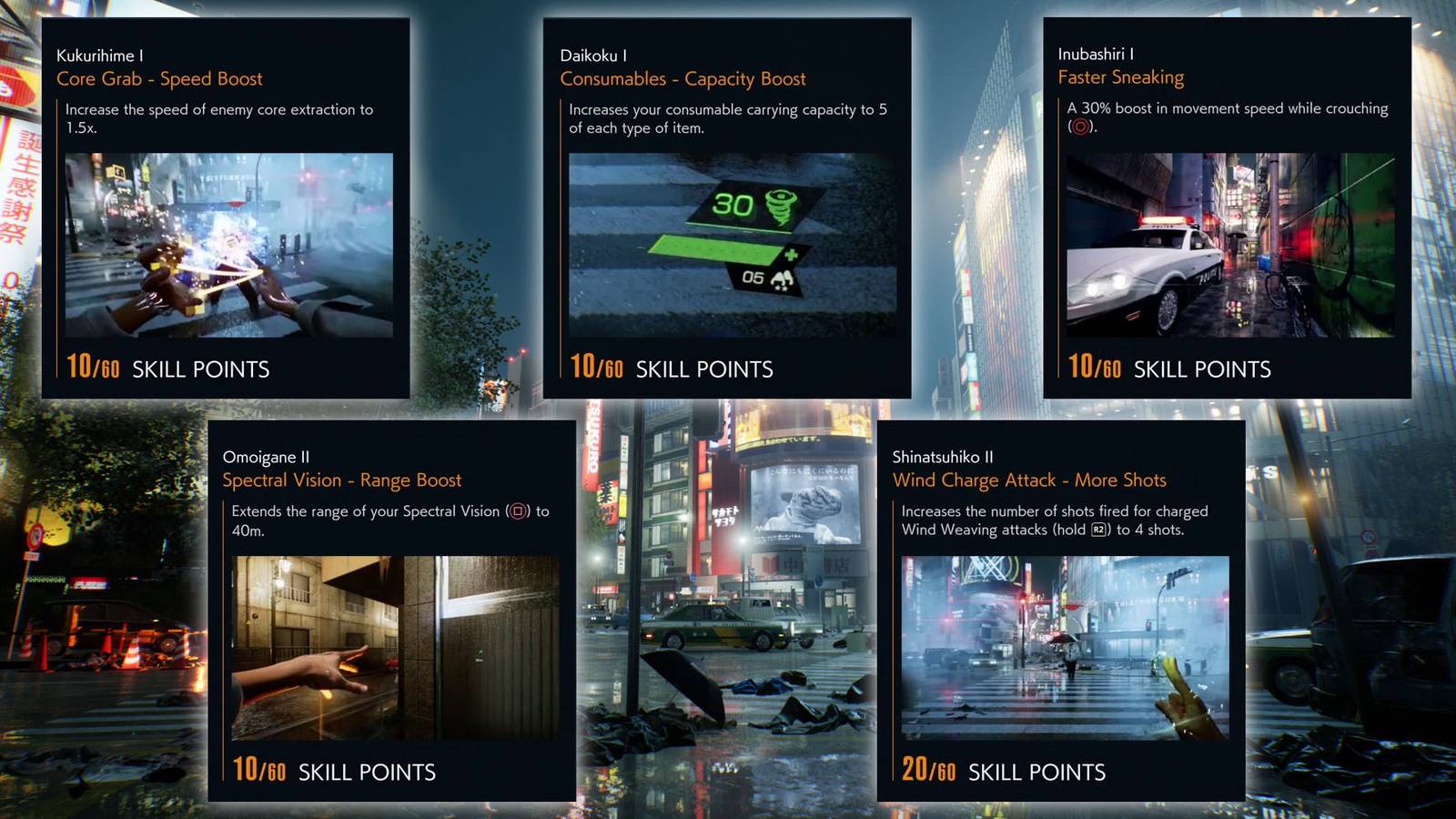This screenshot has width=1456, height=819.
Task: Select the Inubashiri I skill card
Action: (1228, 209)
